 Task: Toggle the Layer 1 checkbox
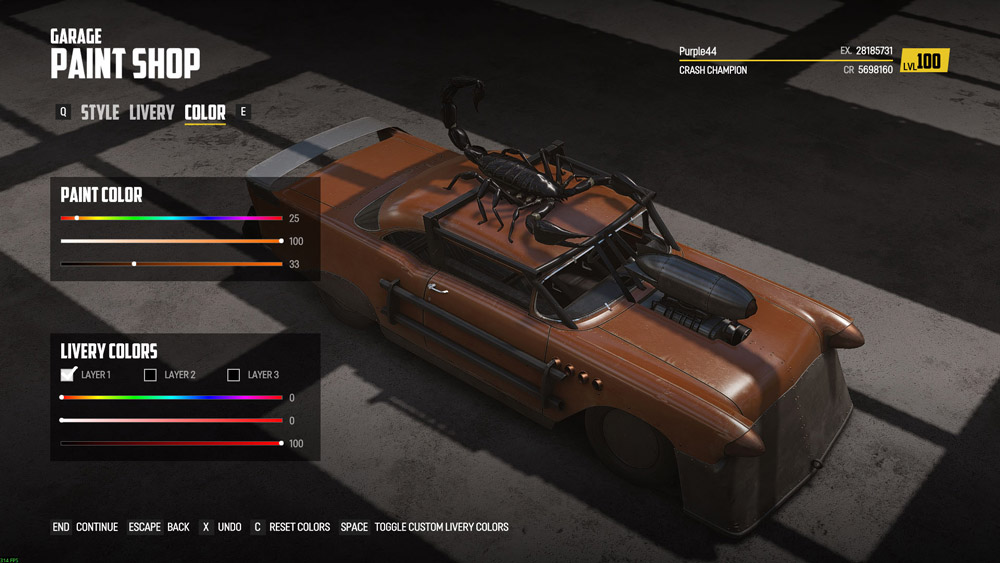tap(68, 375)
